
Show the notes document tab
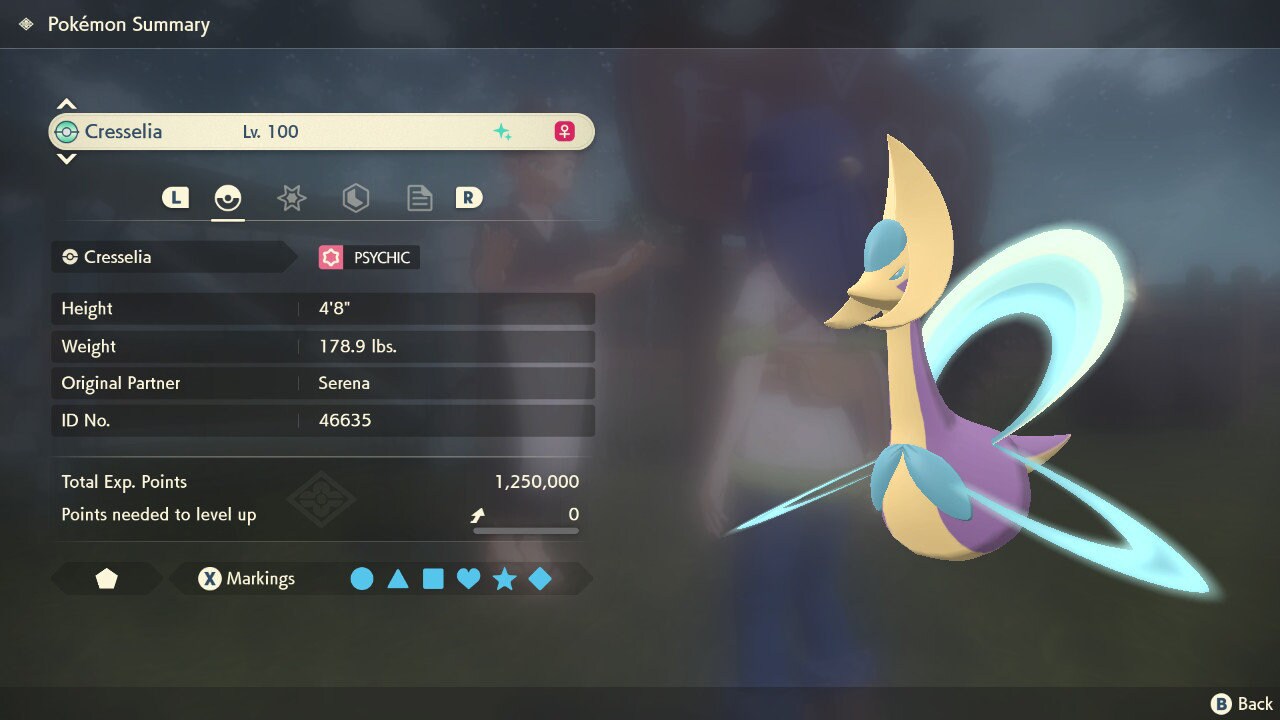[420, 198]
